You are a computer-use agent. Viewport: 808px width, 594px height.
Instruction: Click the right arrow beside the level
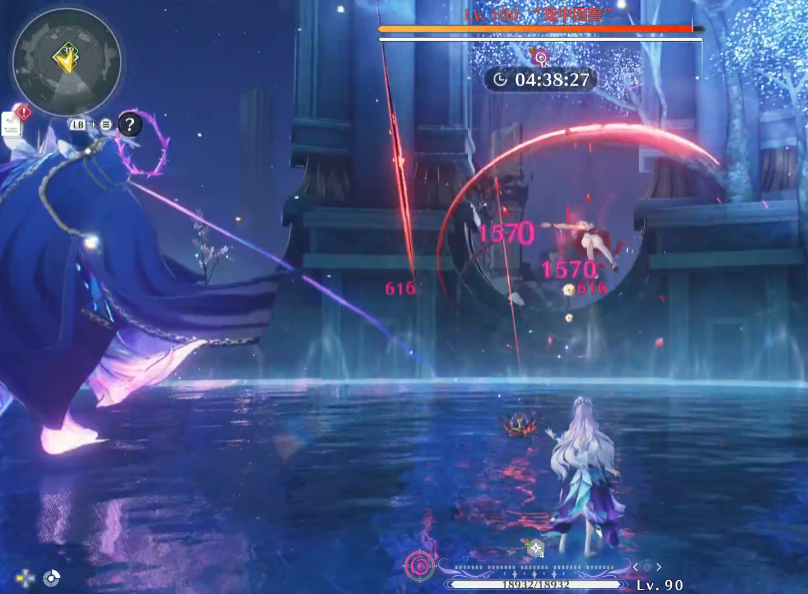(661, 568)
